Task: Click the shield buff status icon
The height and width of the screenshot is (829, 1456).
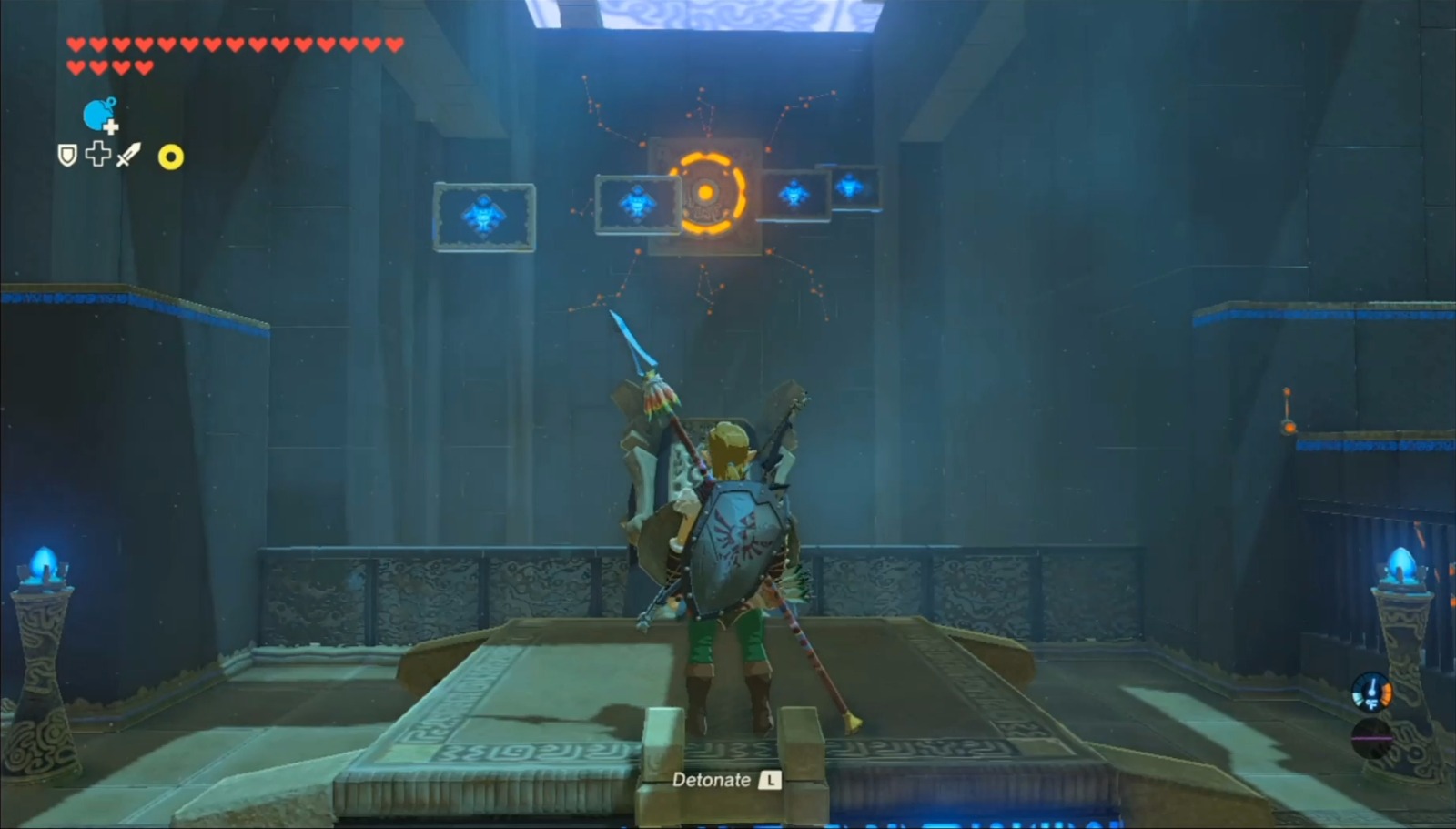Action: coord(66,155)
